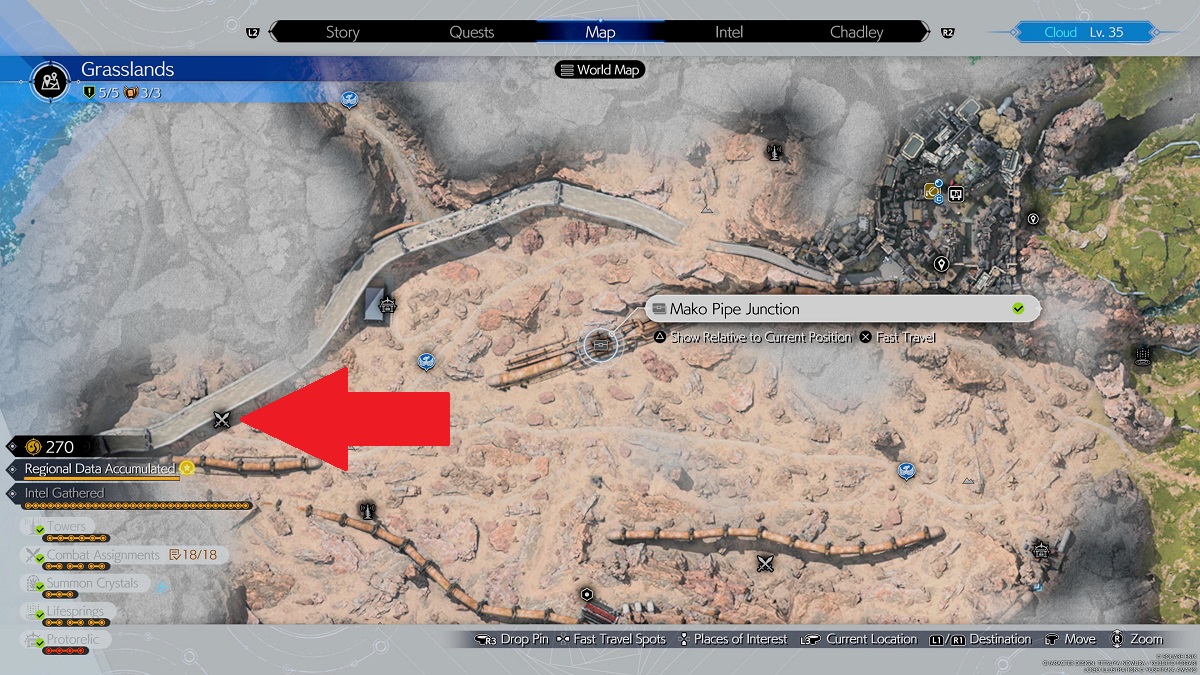
Task: Pick the Lifesprings intel category
Action: pyautogui.click(x=75, y=611)
